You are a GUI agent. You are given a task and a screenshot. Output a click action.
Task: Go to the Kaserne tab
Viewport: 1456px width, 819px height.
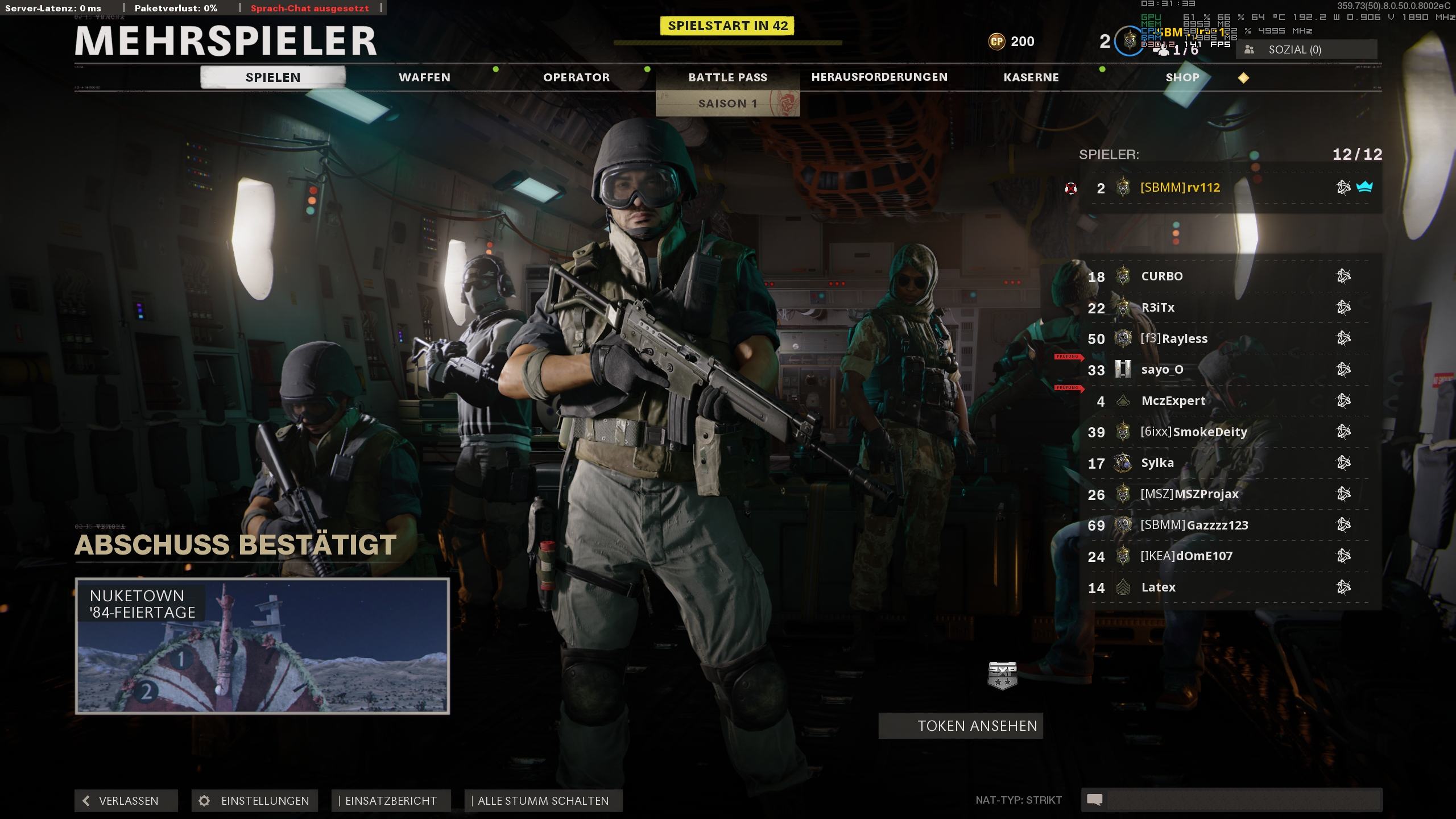pos(1031,77)
